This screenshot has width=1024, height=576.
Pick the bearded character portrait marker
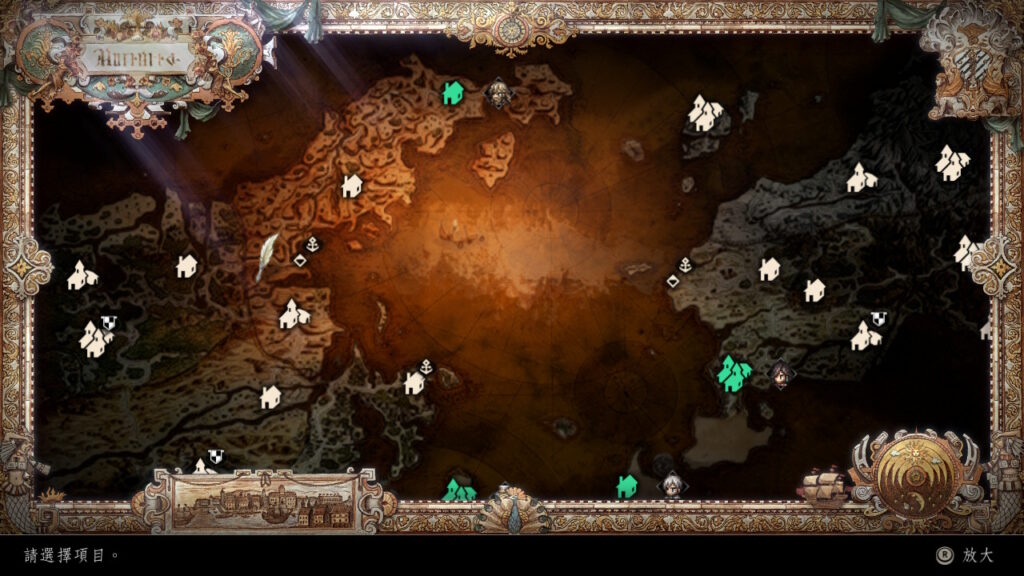[498, 94]
